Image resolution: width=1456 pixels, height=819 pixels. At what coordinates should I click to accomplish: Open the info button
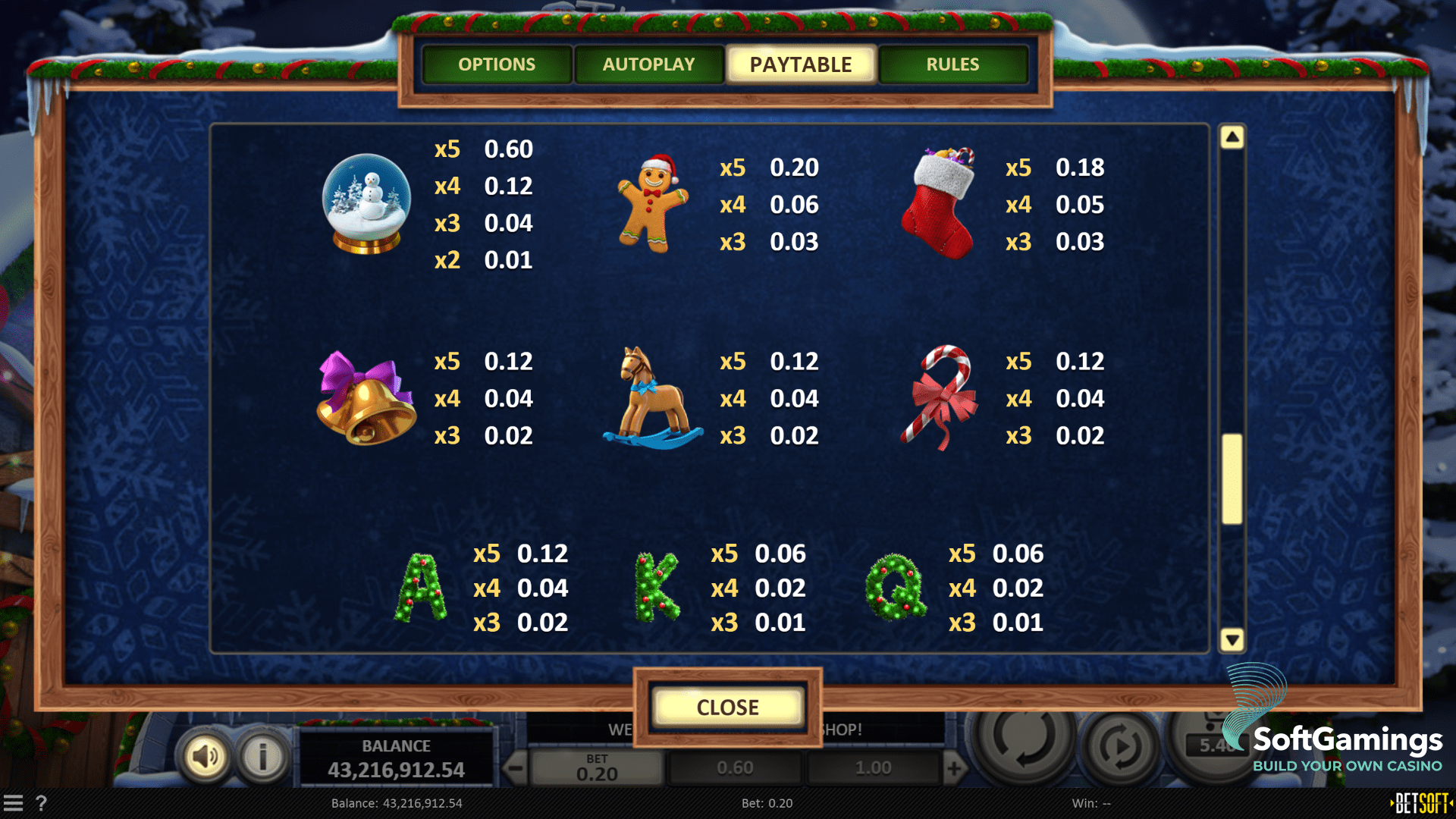click(262, 756)
